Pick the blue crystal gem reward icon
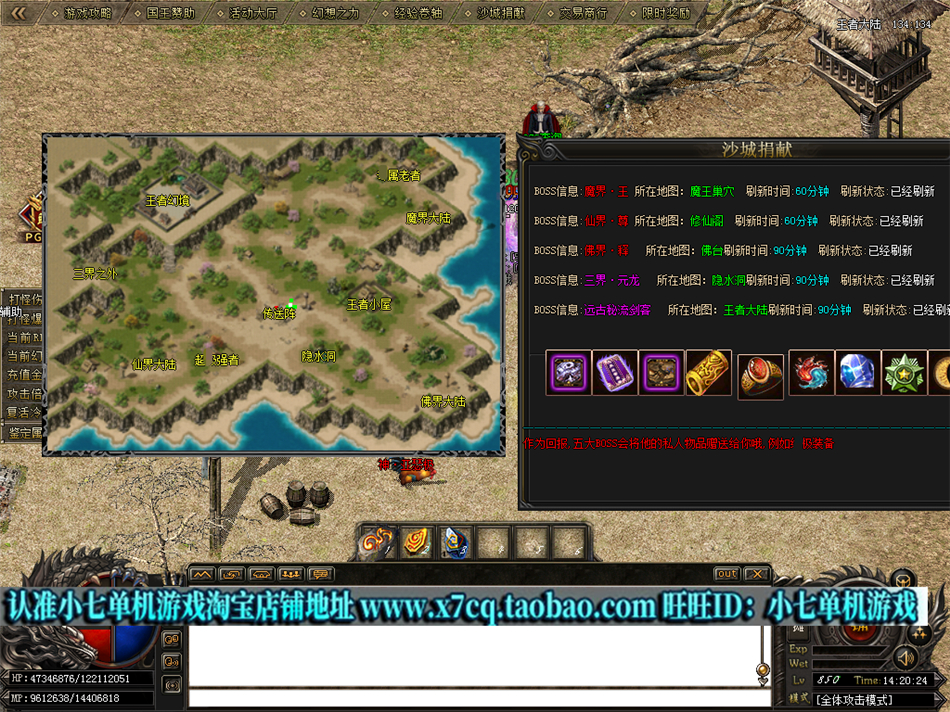The height and width of the screenshot is (712, 950). pos(858,372)
